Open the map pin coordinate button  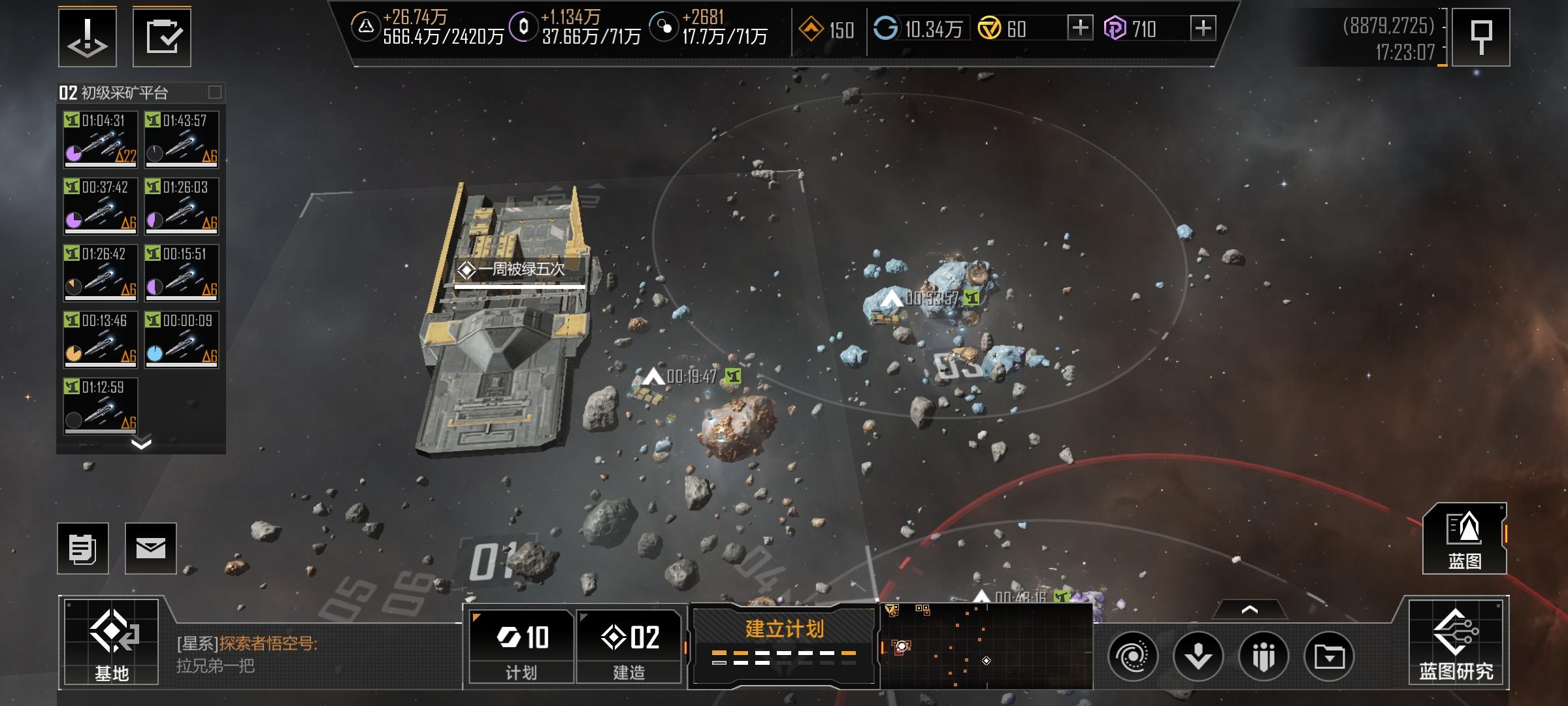click(1480, 37)
